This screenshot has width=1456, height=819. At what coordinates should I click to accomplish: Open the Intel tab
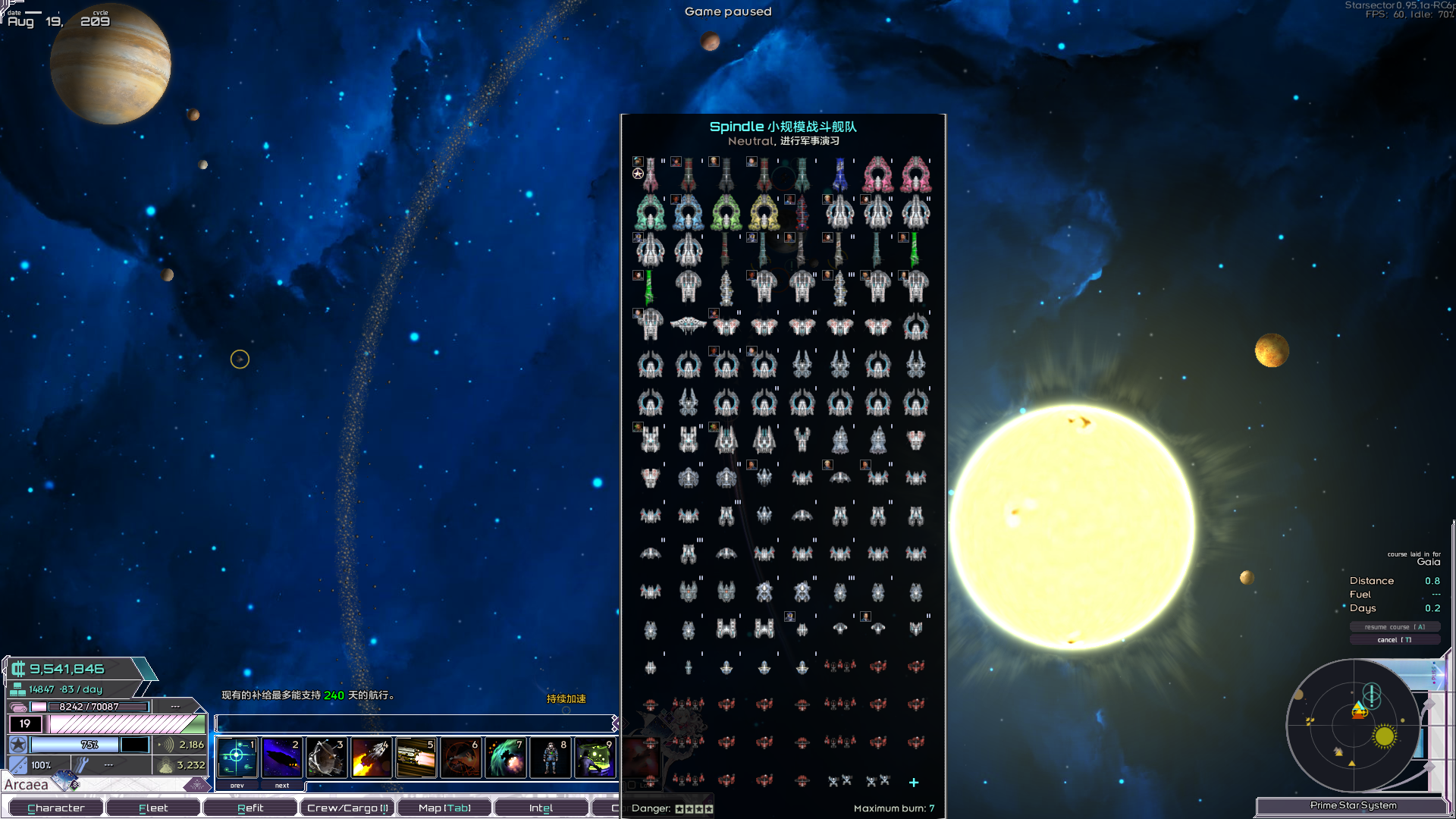[x=541, y=807]
